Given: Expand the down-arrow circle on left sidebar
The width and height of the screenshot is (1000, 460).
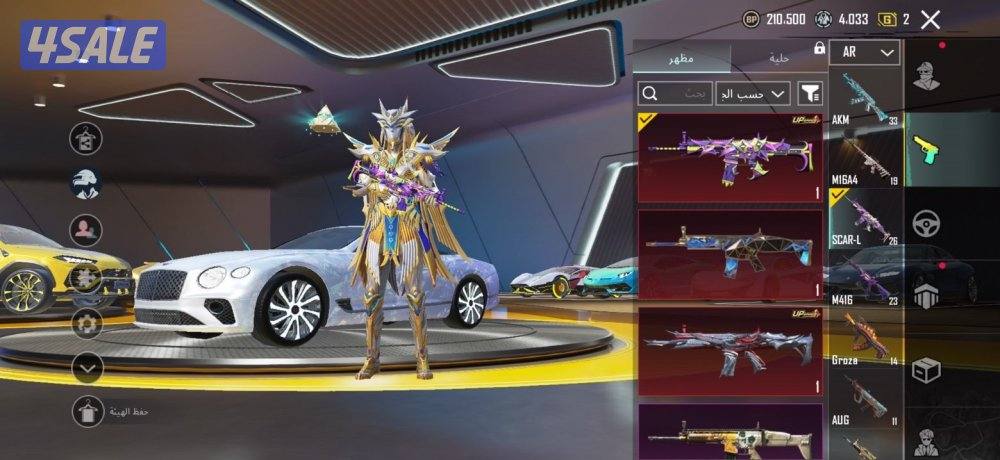Looking at the screenshot, I should point(89,368).
